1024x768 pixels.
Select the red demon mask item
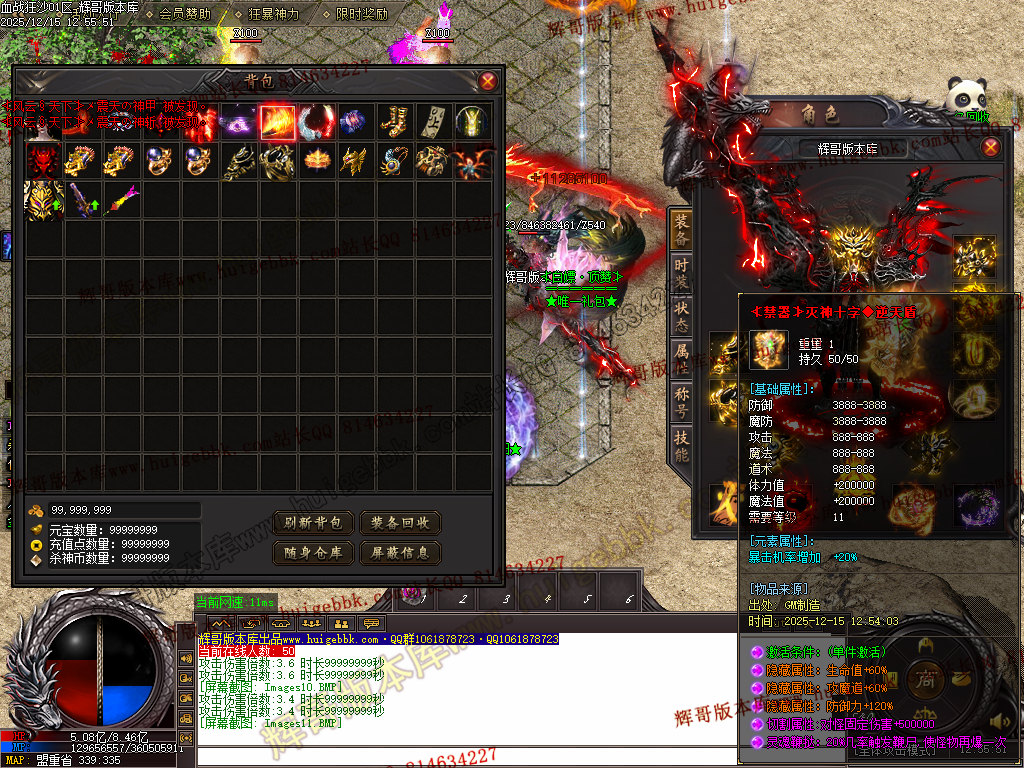tap(43, 161)
